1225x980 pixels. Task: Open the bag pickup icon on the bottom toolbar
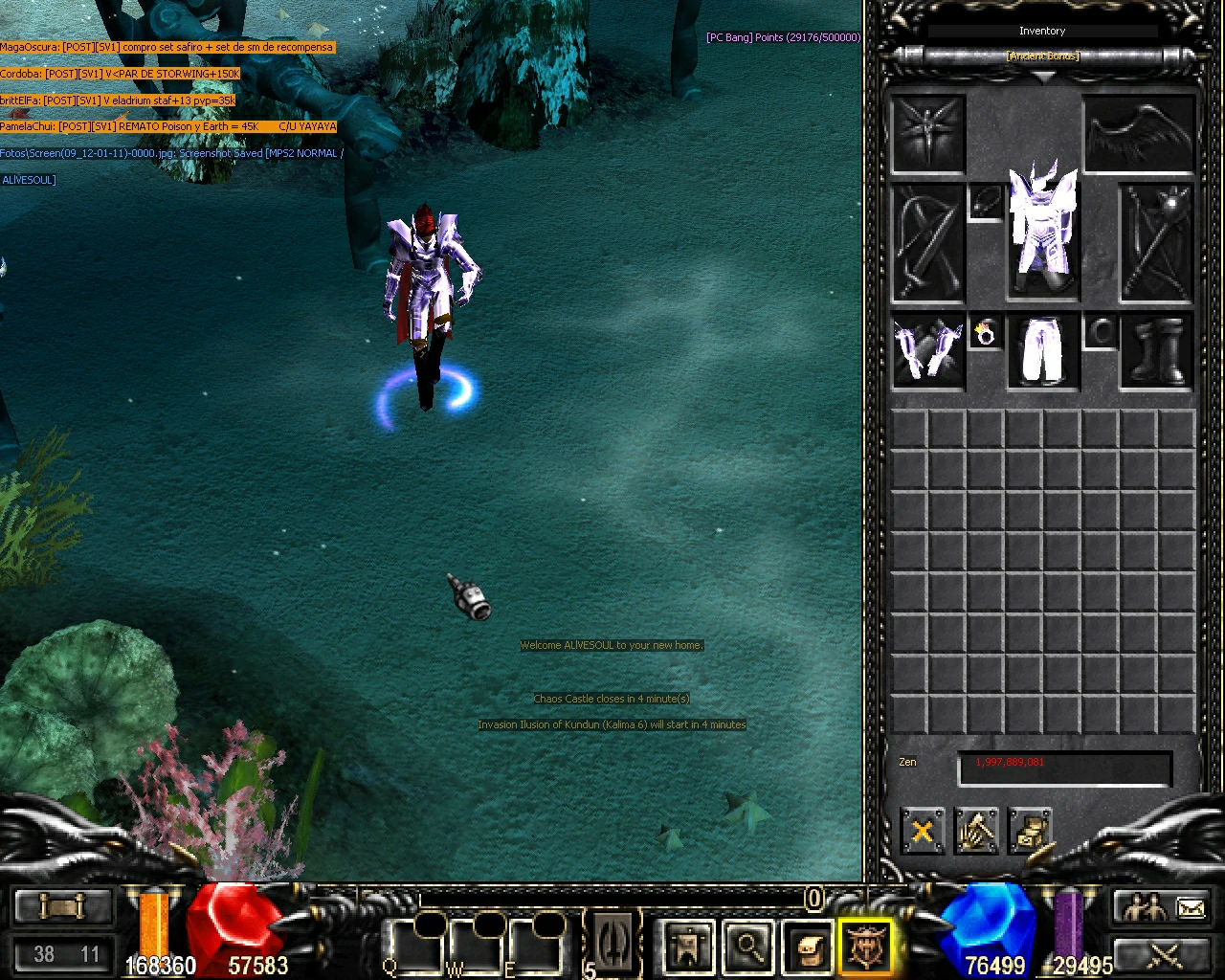click(809, 946)
